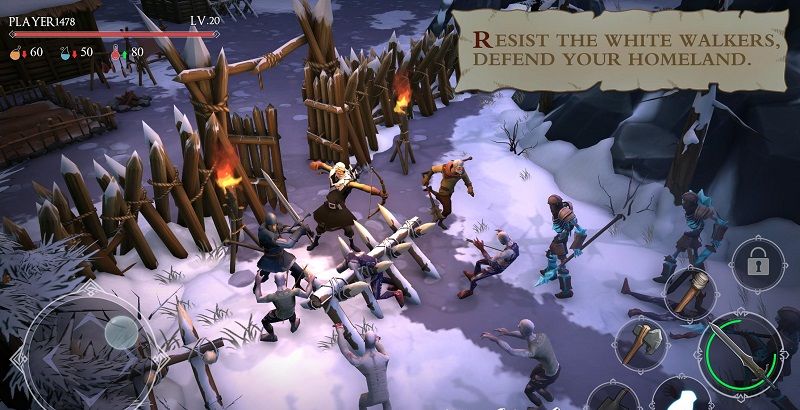Tap the padlock target-lock button

757,263
